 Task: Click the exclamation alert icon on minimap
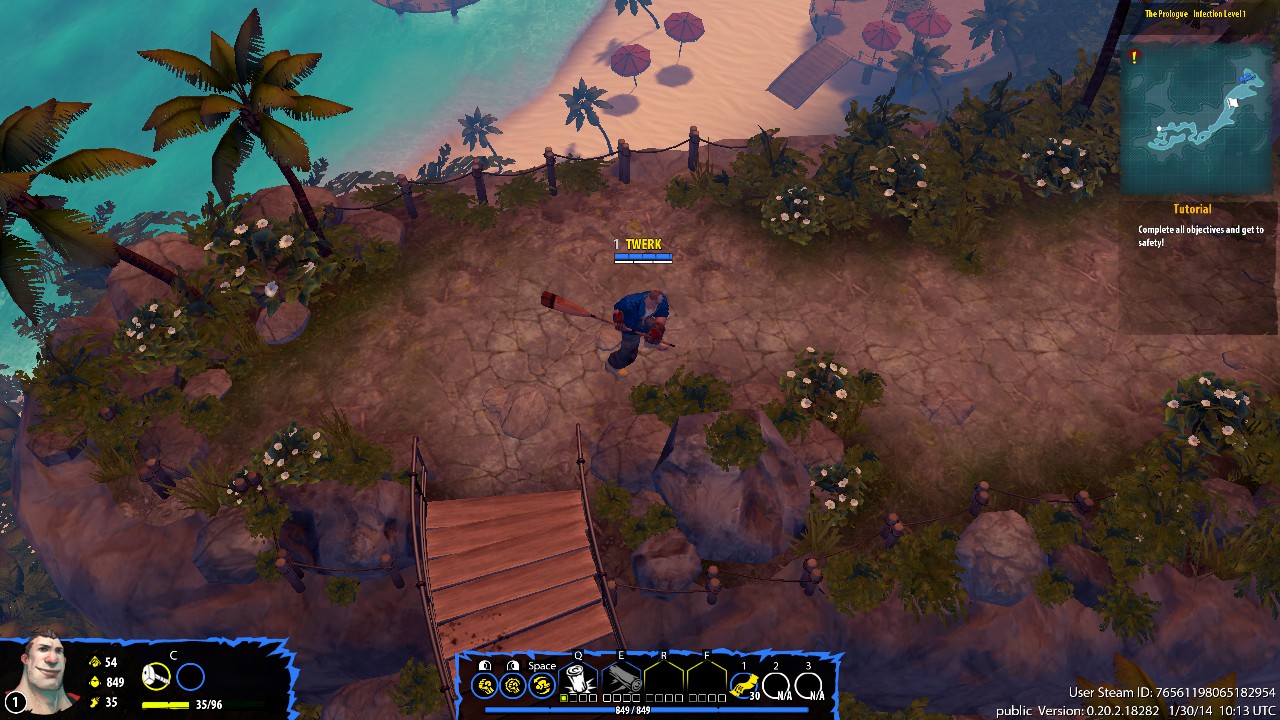1134,58
